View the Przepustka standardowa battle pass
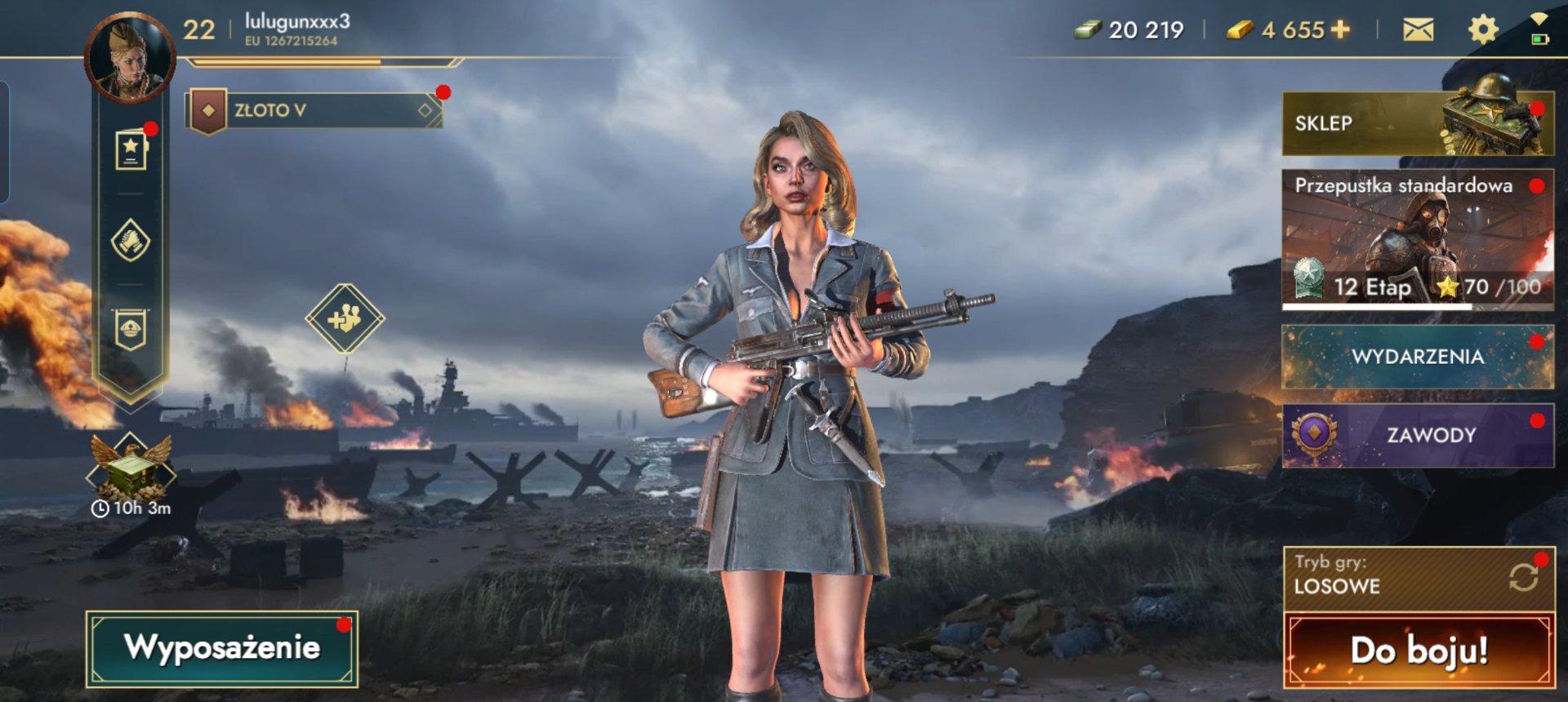 click(1418, 239)
